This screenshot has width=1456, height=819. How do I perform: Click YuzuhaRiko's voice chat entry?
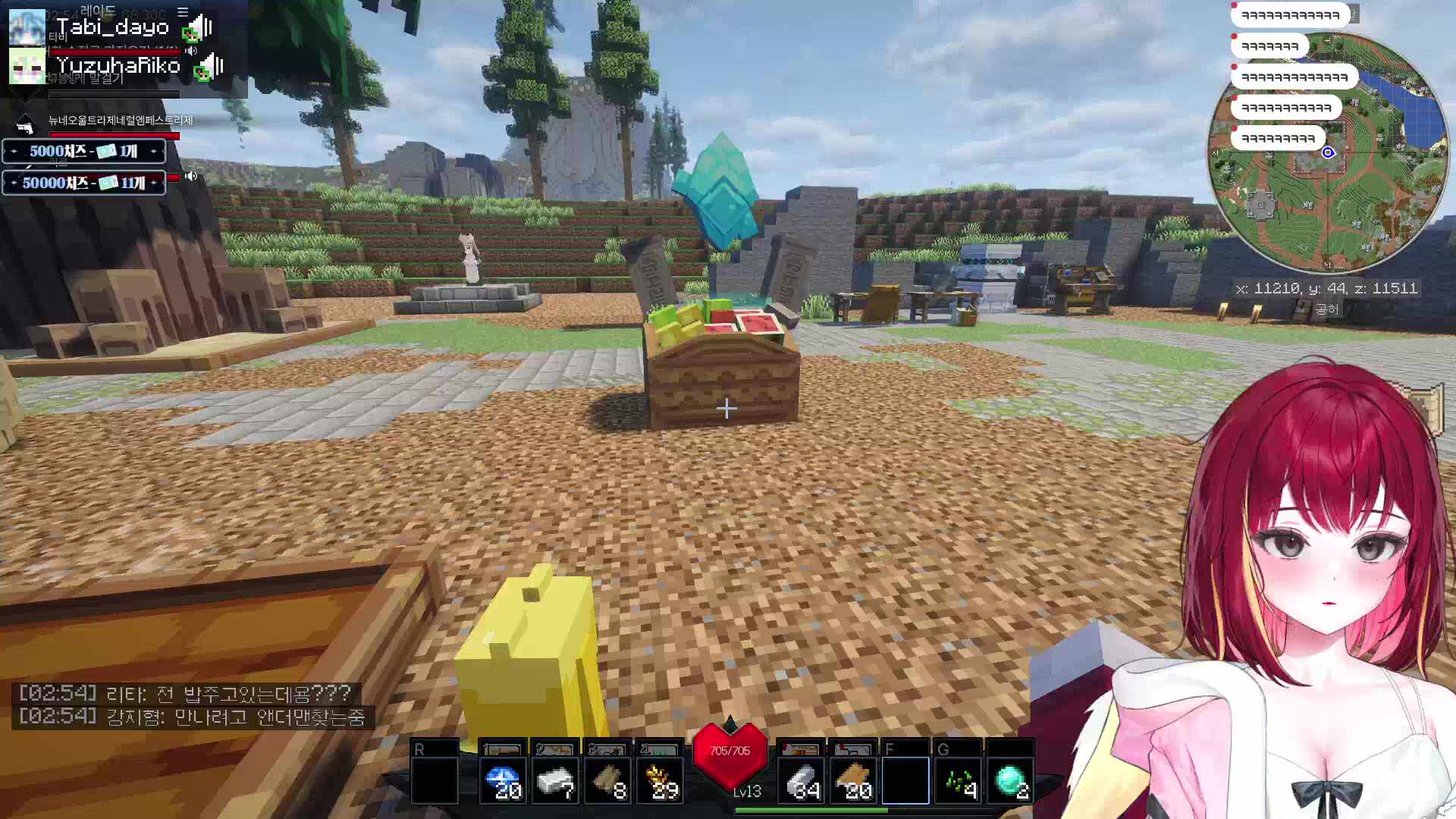(x=118, y=66)
